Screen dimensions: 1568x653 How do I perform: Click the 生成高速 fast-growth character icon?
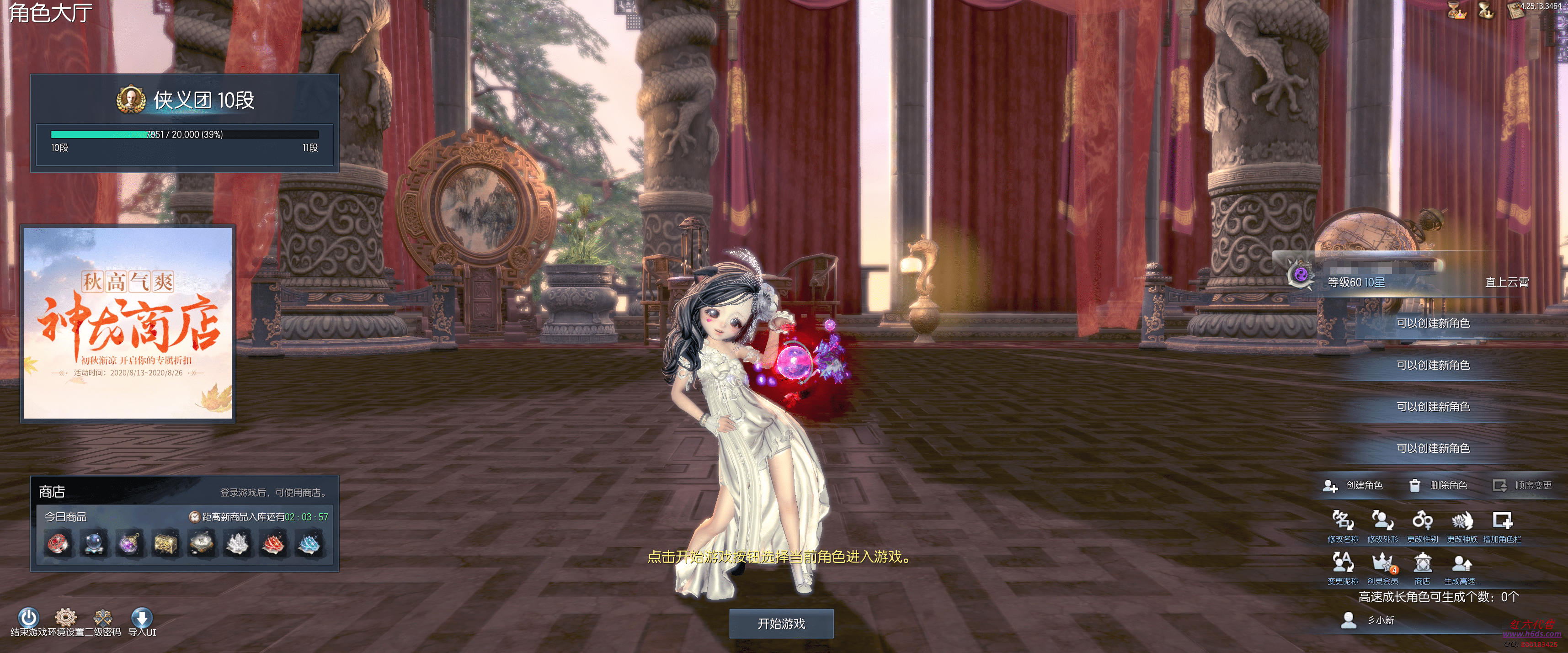click(x=1461, y=563)
